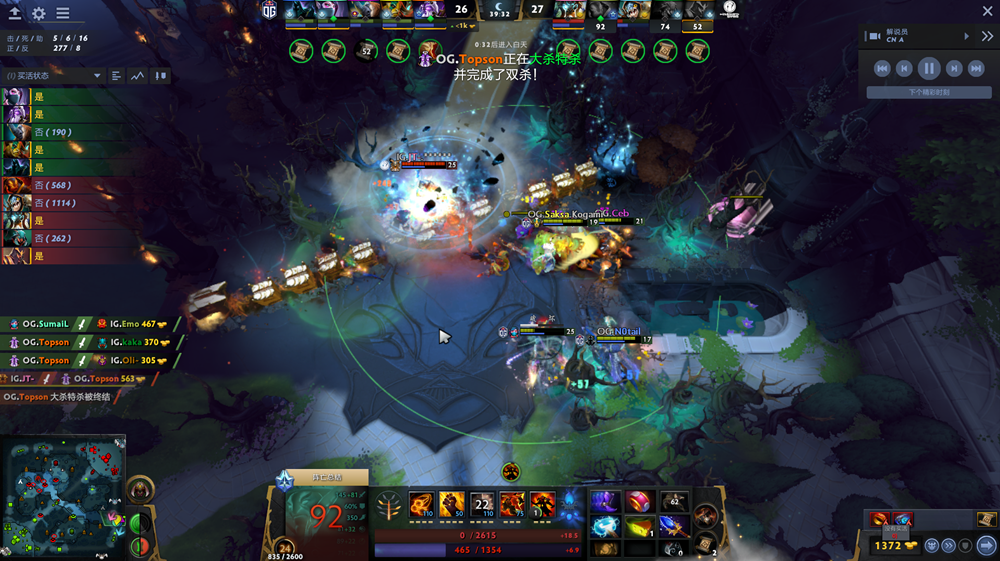
Task: Click the minimap
Action: 64,497
